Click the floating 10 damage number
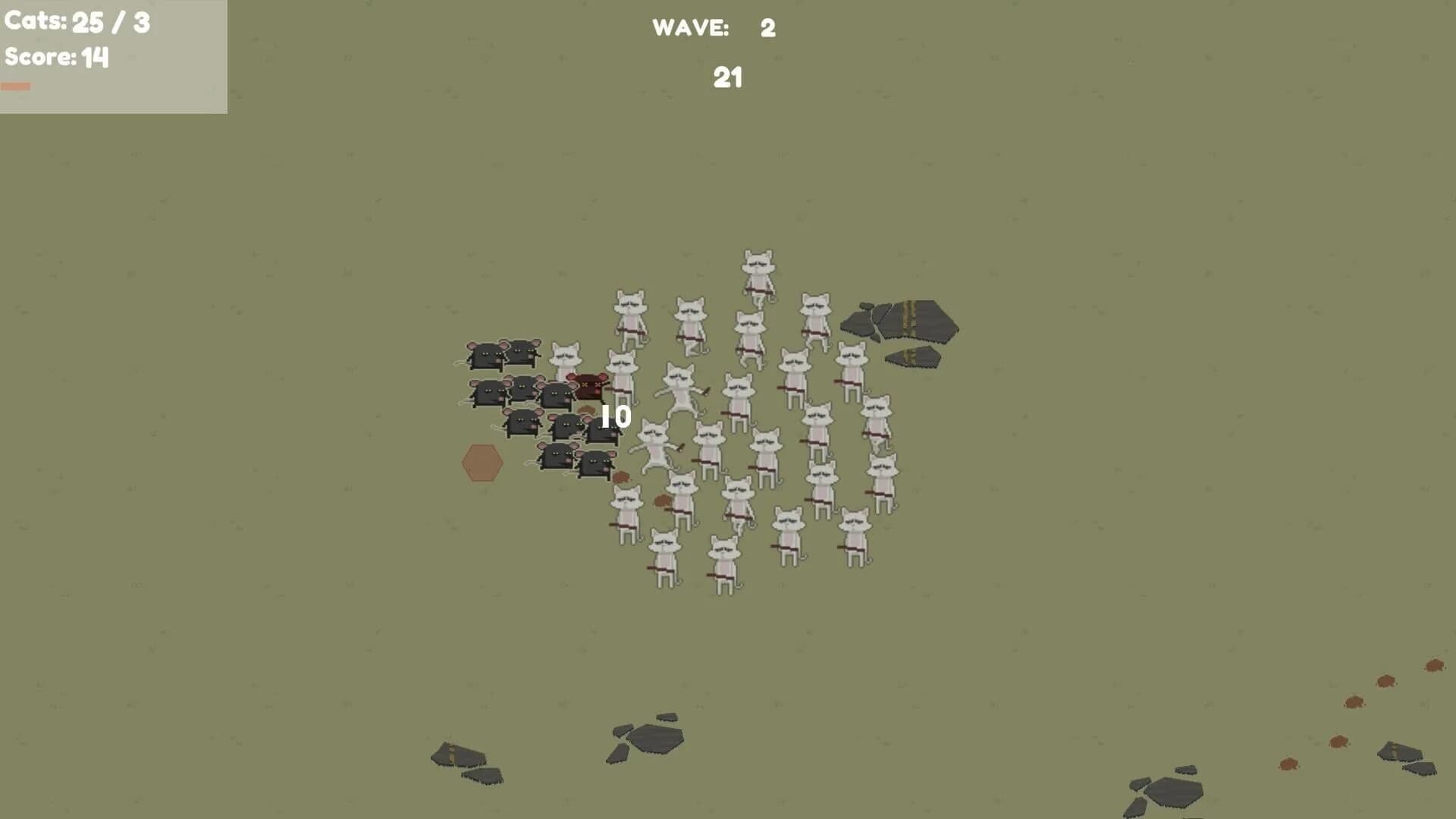 (614, 416)
